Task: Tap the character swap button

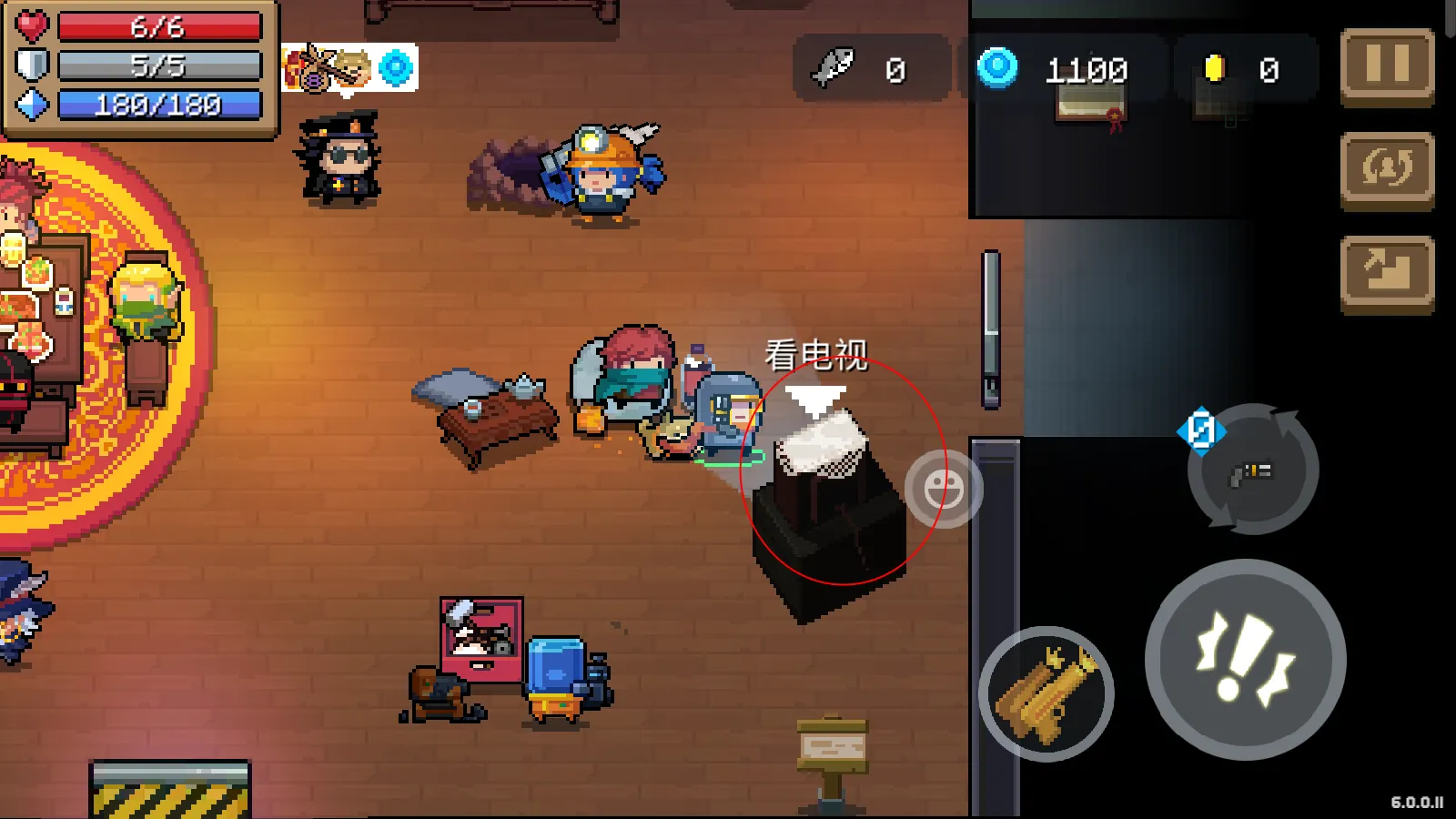Action: [1387, 169]
